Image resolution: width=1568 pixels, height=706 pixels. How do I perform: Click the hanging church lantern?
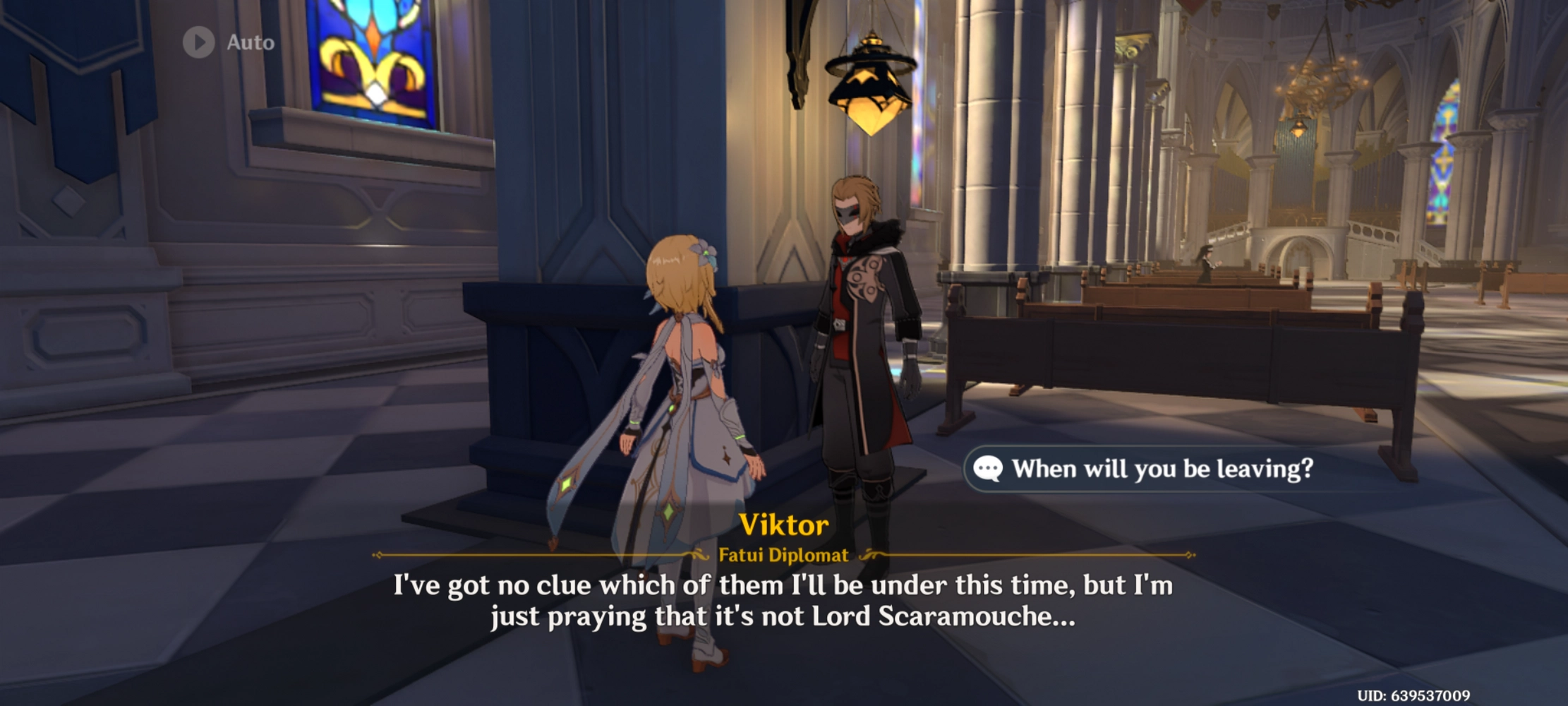869,88
